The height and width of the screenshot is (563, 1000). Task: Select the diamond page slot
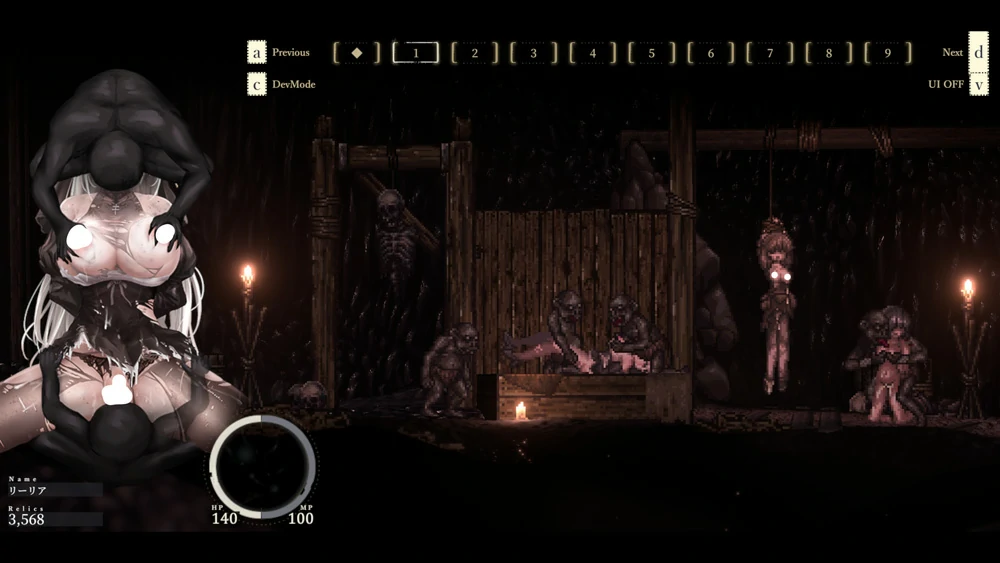[357, 53]
